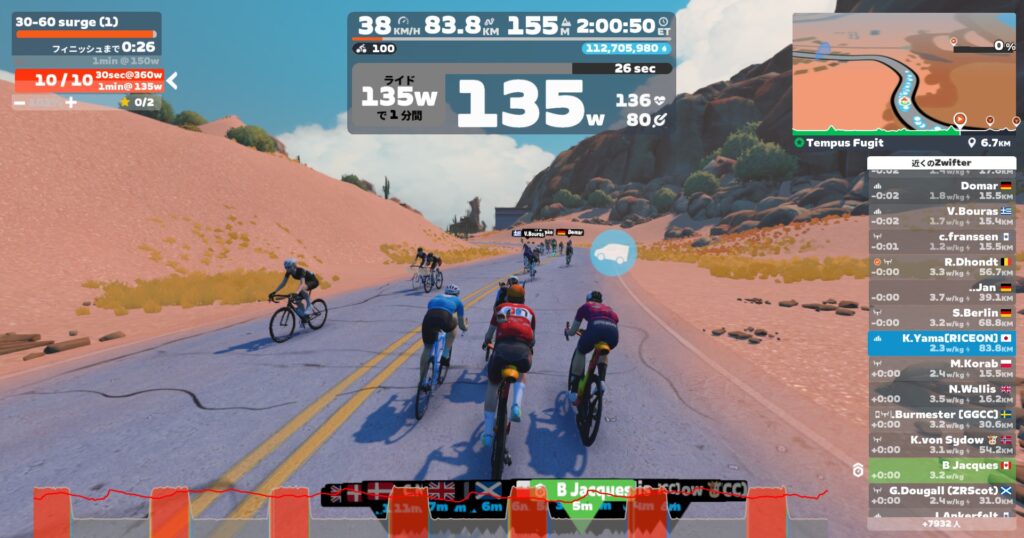This screenshot has width=1024, height=538.
Task: Increase workout intensity with the plus button
Action: coord(71,102)
